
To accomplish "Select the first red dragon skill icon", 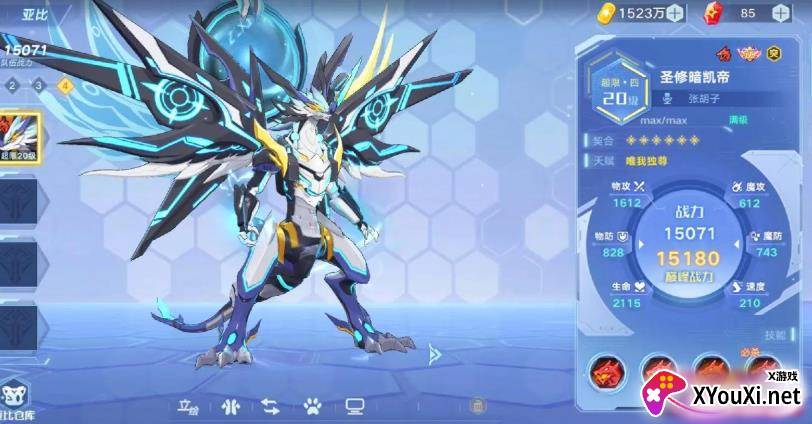I will 606,371.
